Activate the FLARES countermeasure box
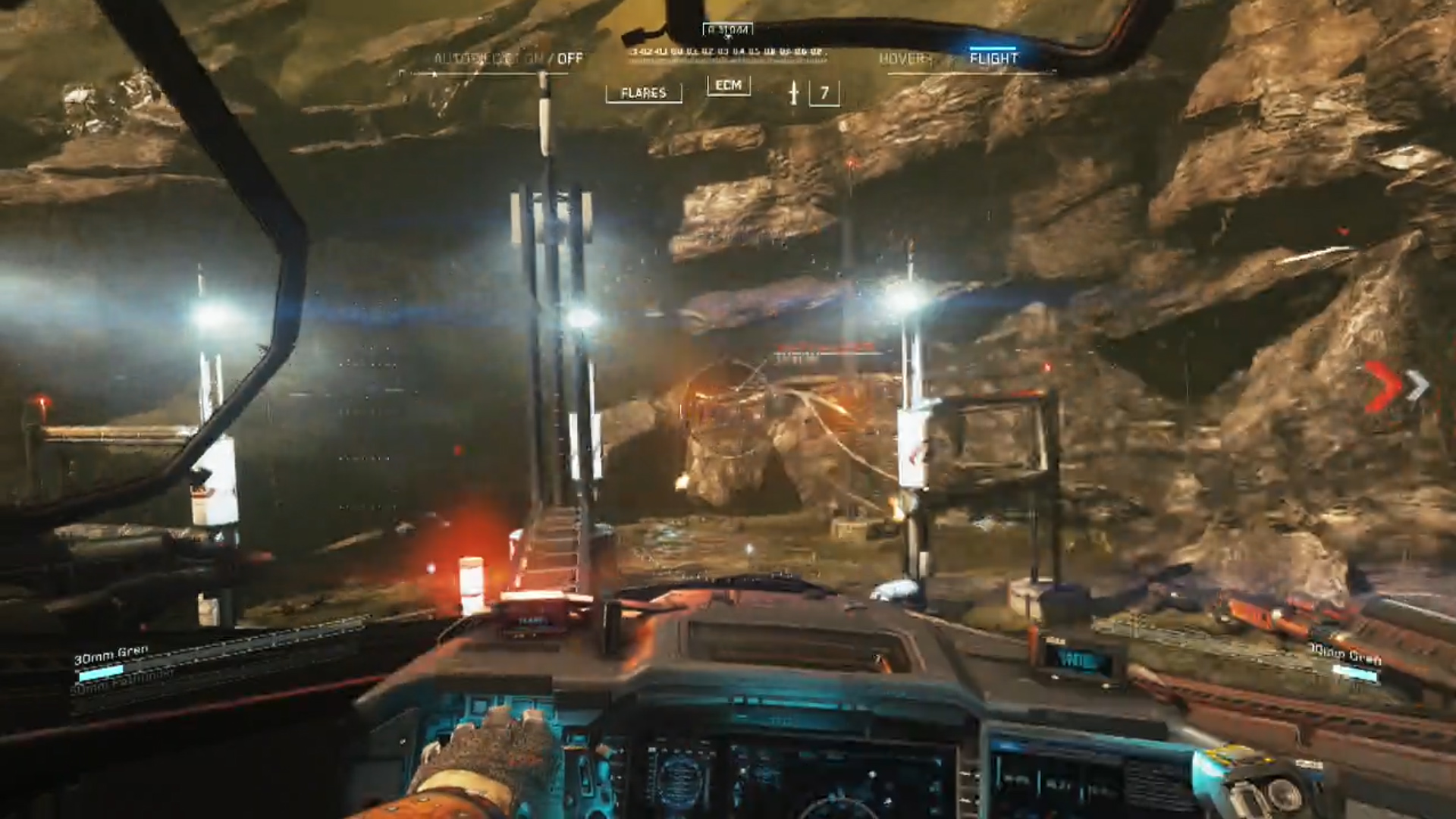This screenshot has height=819, width=1456. [643, 93]
